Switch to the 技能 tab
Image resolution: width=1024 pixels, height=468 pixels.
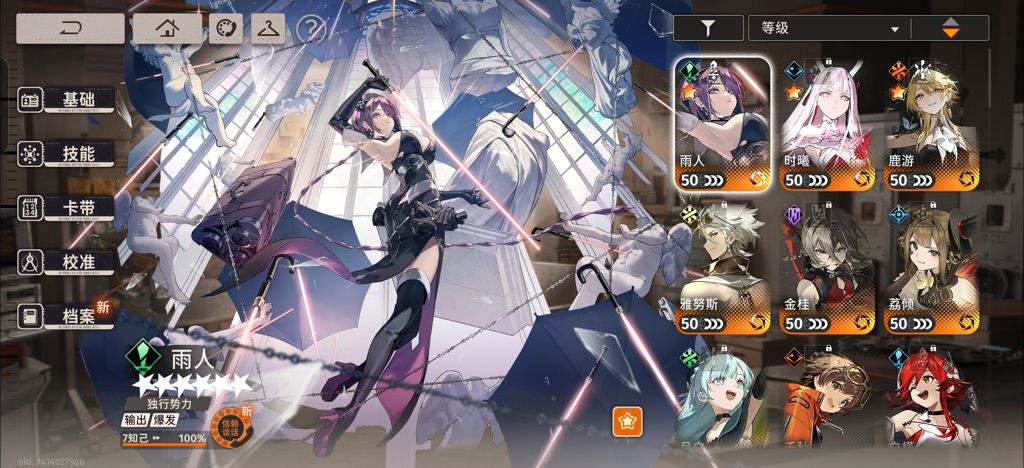coord(67,154)
